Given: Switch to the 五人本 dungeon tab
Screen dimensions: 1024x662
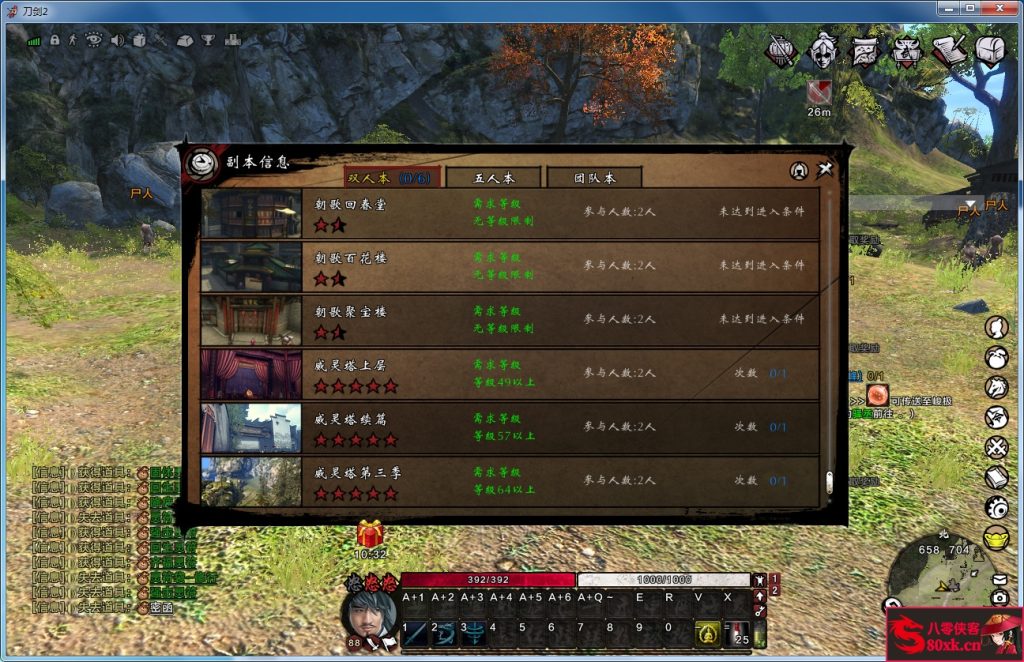Looking at the screenshot, I should pyautogui.click(x=493, y=178).
